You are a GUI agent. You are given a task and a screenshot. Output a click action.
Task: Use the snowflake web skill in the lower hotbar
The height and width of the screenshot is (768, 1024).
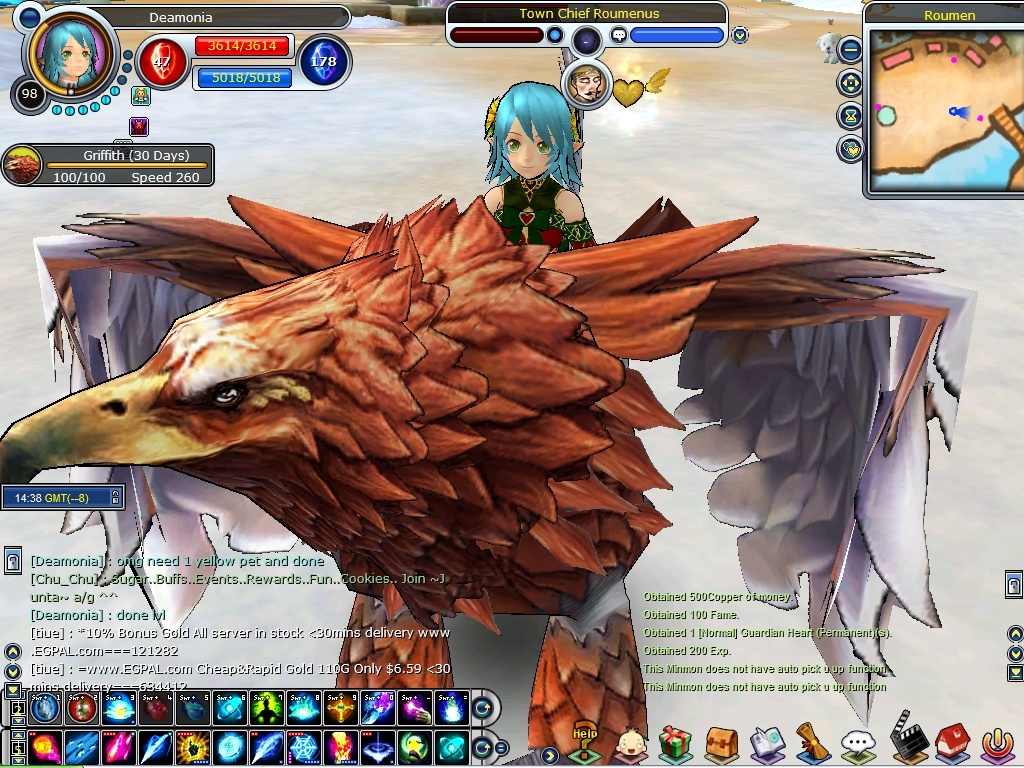pos(304,747)
